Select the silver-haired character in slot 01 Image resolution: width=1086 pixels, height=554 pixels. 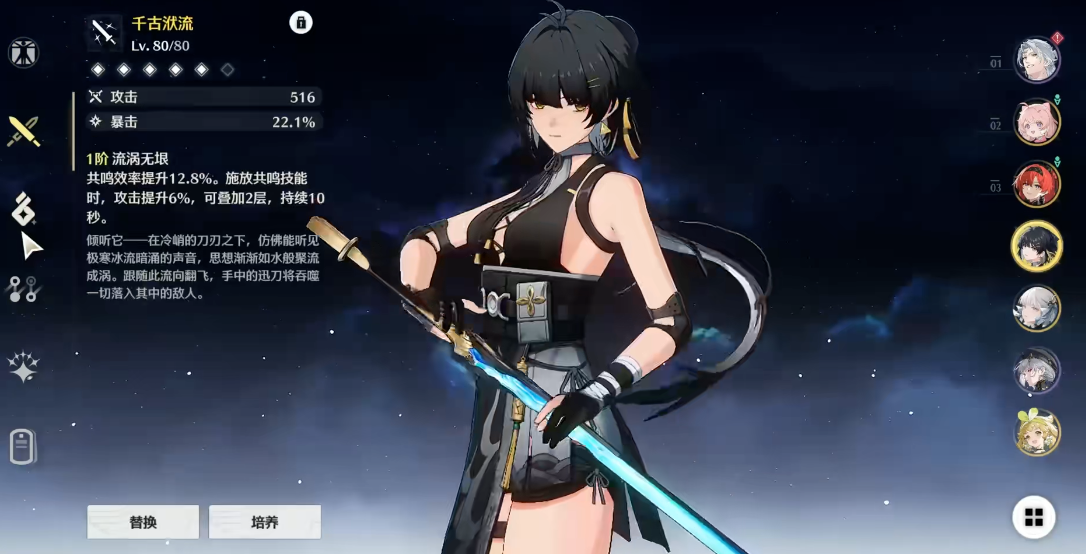(x=1036, y=60)
